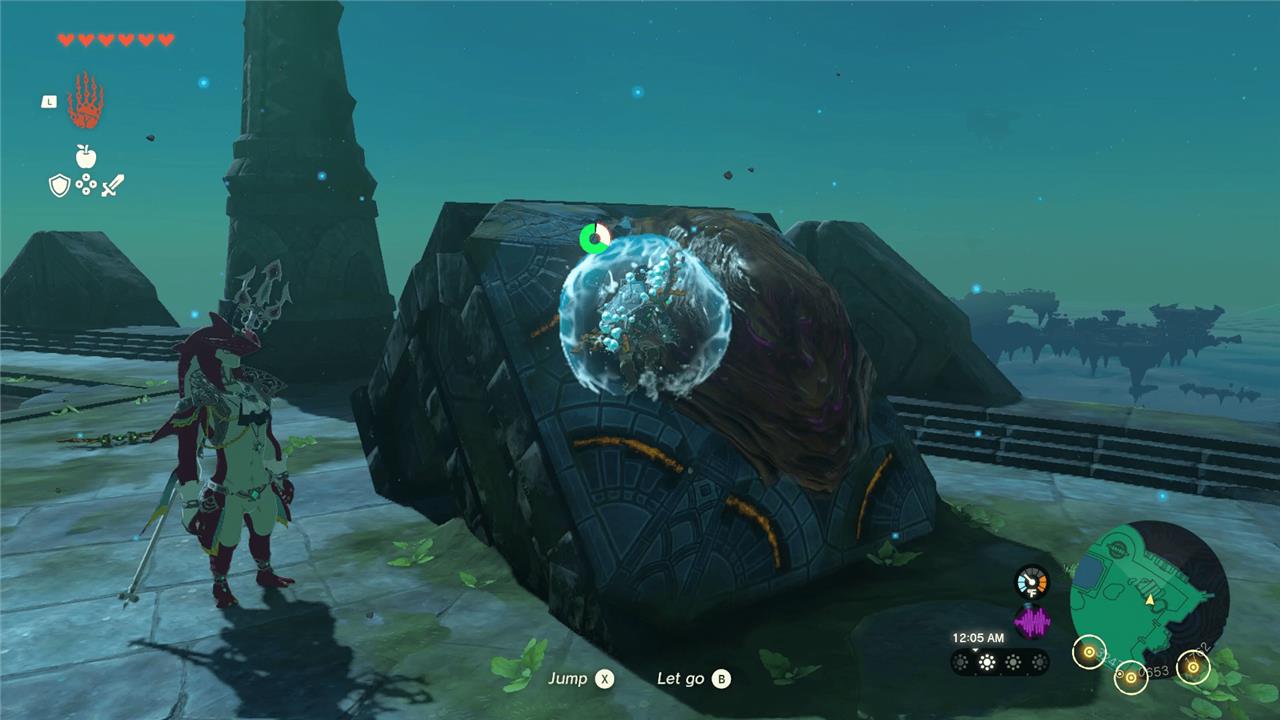Select the red Ultrahand ability icon
The width and height of the screenshot is (1280, 720).
(x=86, y=101)
